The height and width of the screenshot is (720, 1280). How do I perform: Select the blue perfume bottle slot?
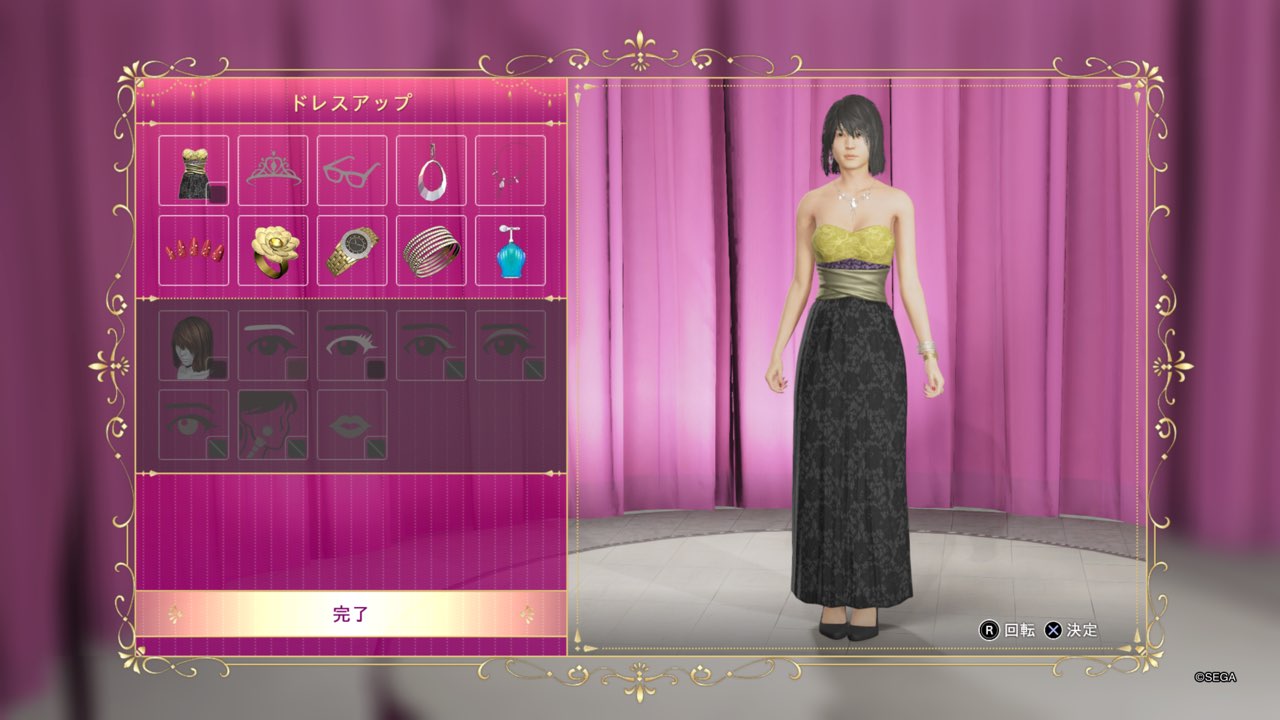(x=510, y=251)
